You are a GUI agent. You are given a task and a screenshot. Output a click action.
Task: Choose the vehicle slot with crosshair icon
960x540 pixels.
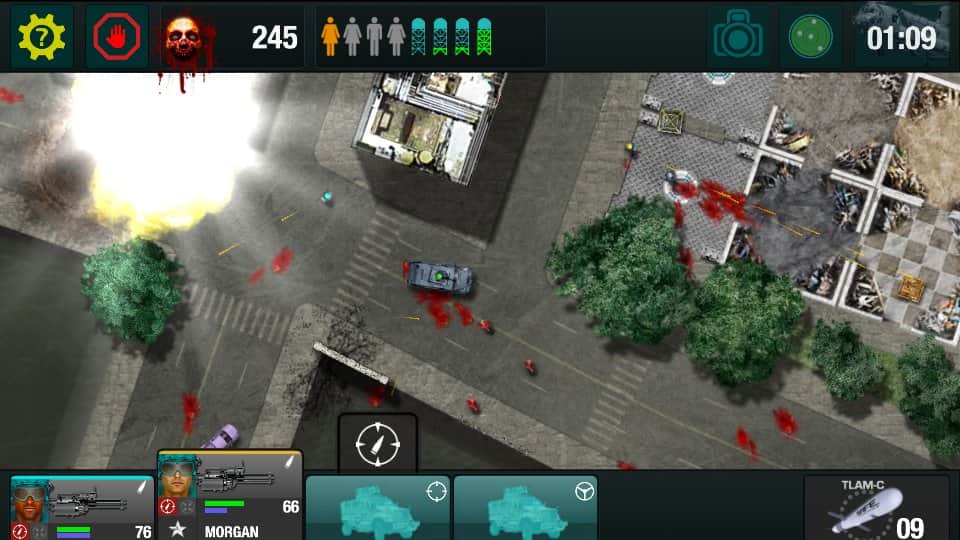click(378, 508)
